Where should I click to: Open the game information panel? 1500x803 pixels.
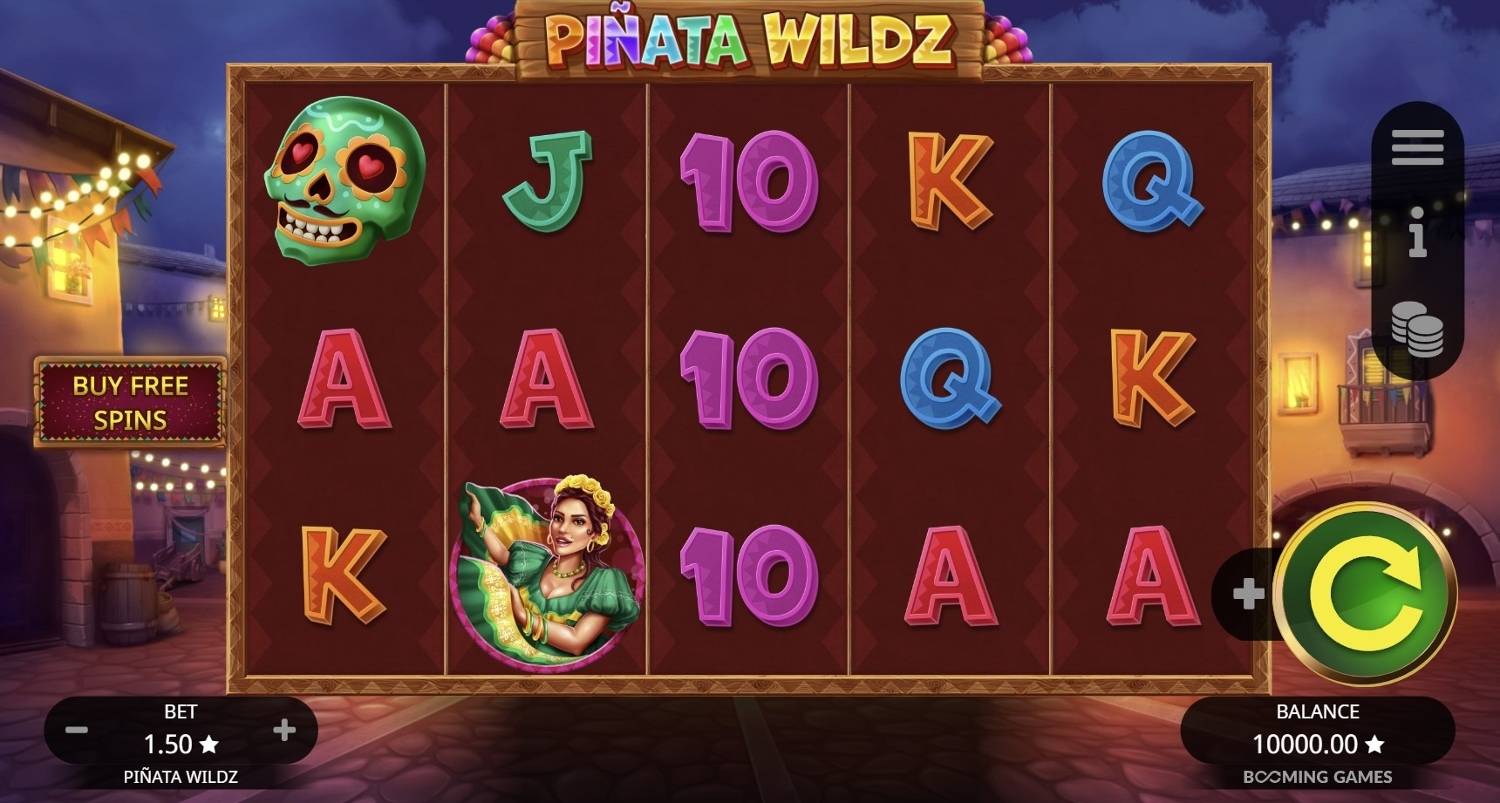tap(1417, 232)
